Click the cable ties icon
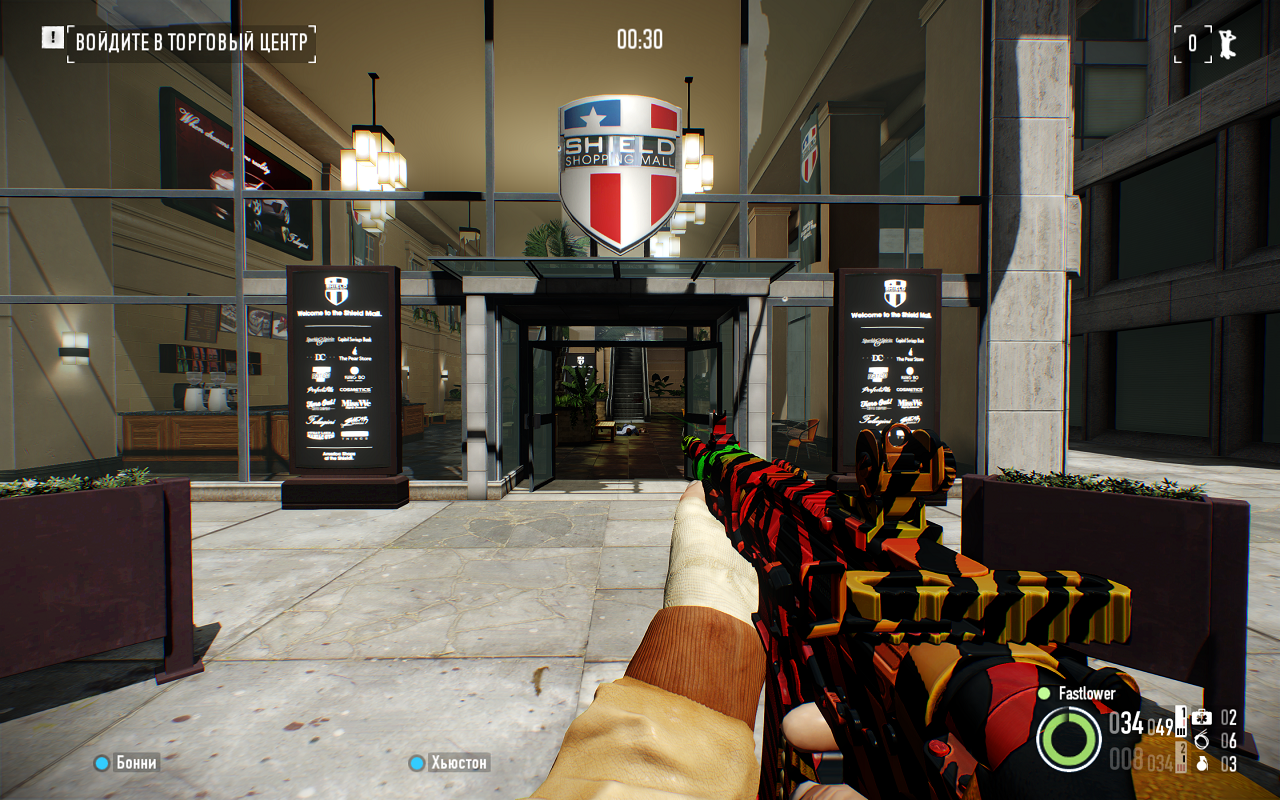This screenshot has width=1280, height=800. [1202, 741]
